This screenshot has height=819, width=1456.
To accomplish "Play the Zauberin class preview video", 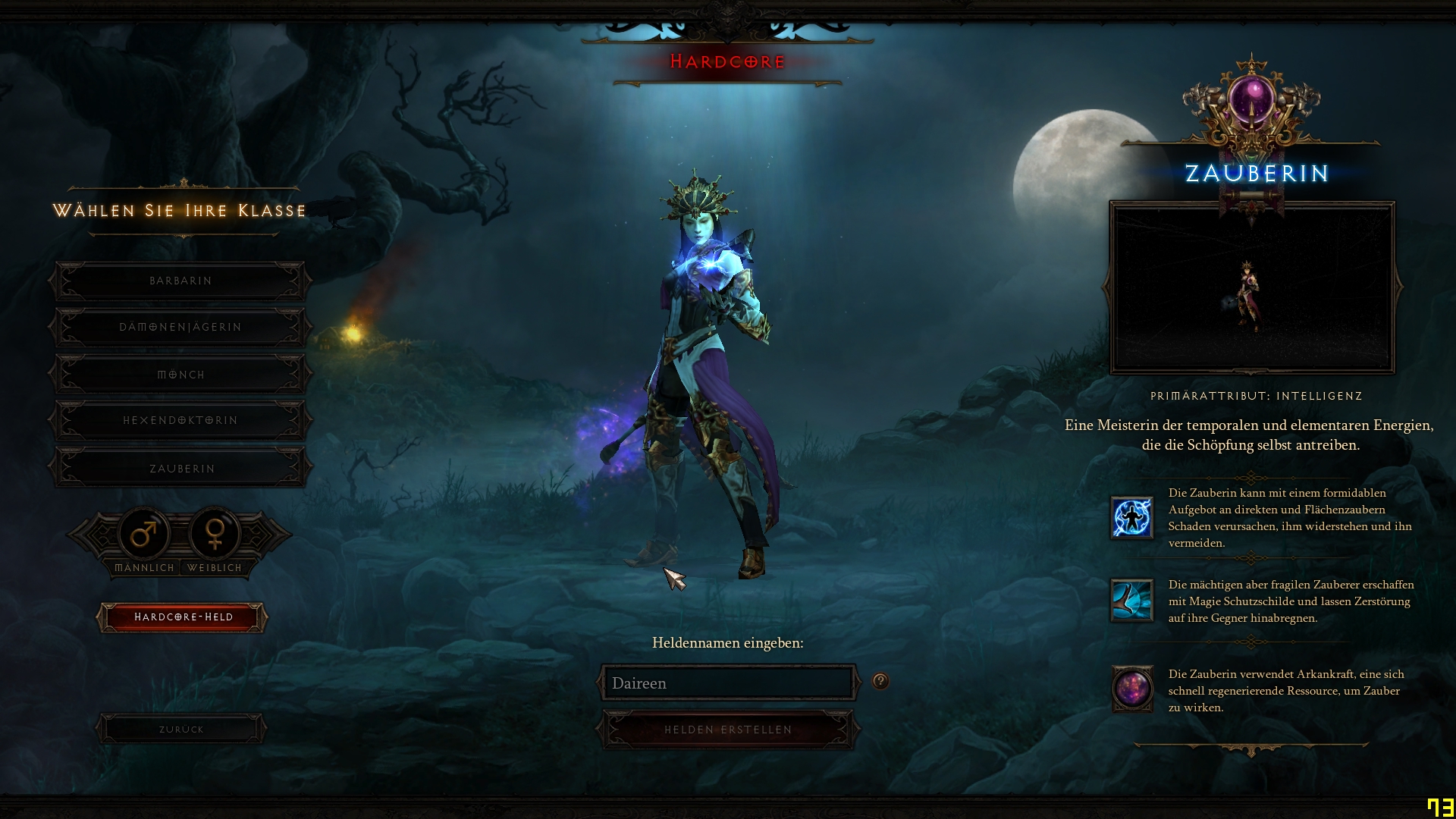I will tap(1252, 288).
